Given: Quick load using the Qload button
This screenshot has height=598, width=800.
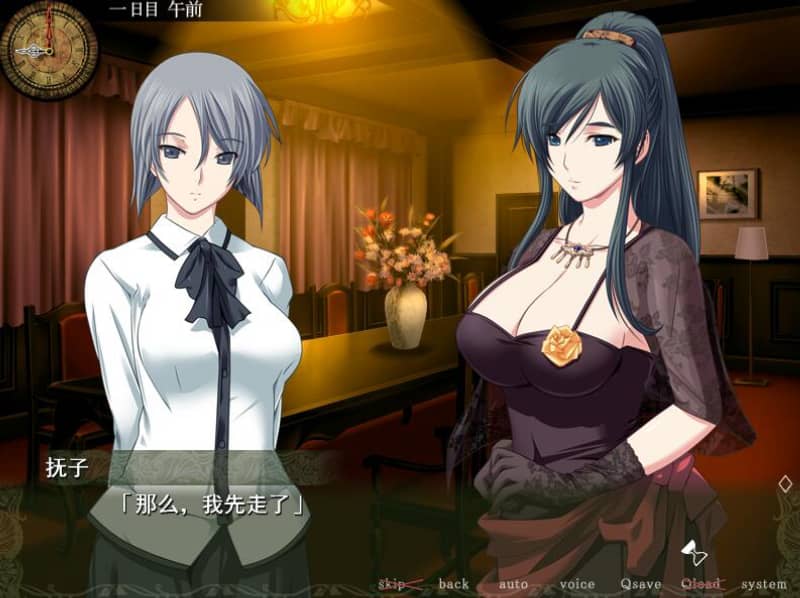Looking at the screenshot, I should point(700,584).
